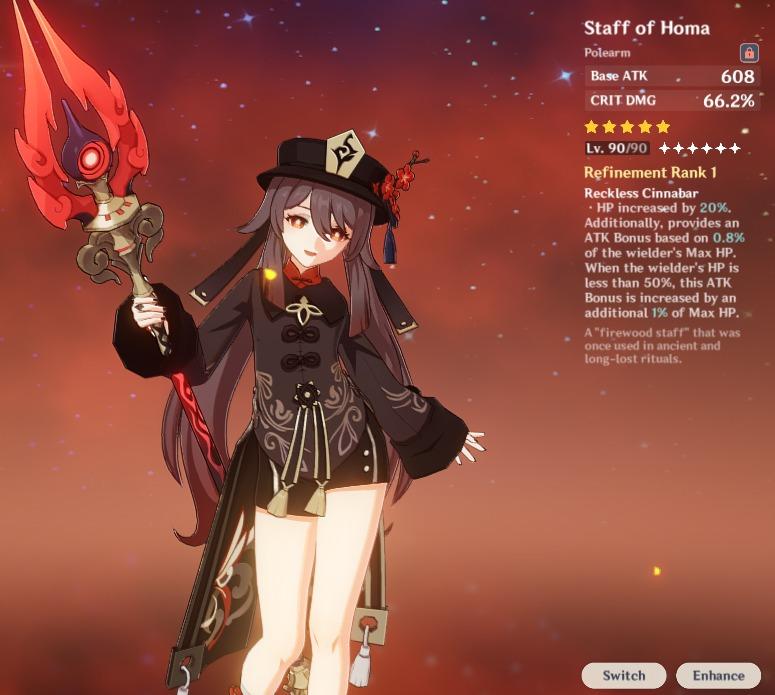Toggle the weapon lock icon
The width and height of the screenshot is (775, 695).
pyautogui.click(x=748, y=52)
